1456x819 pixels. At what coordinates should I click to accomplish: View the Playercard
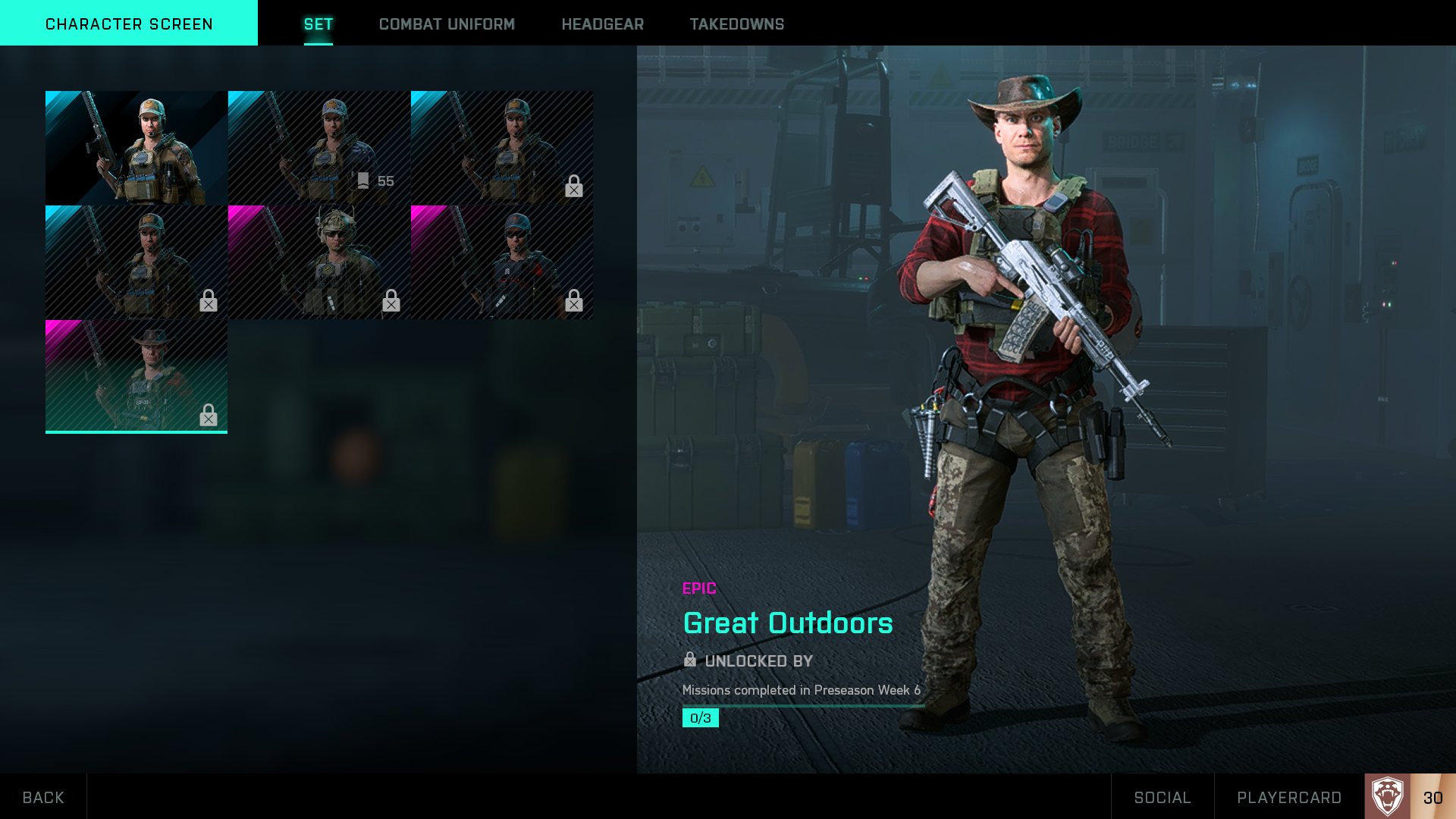click(x=1288, y=797)
